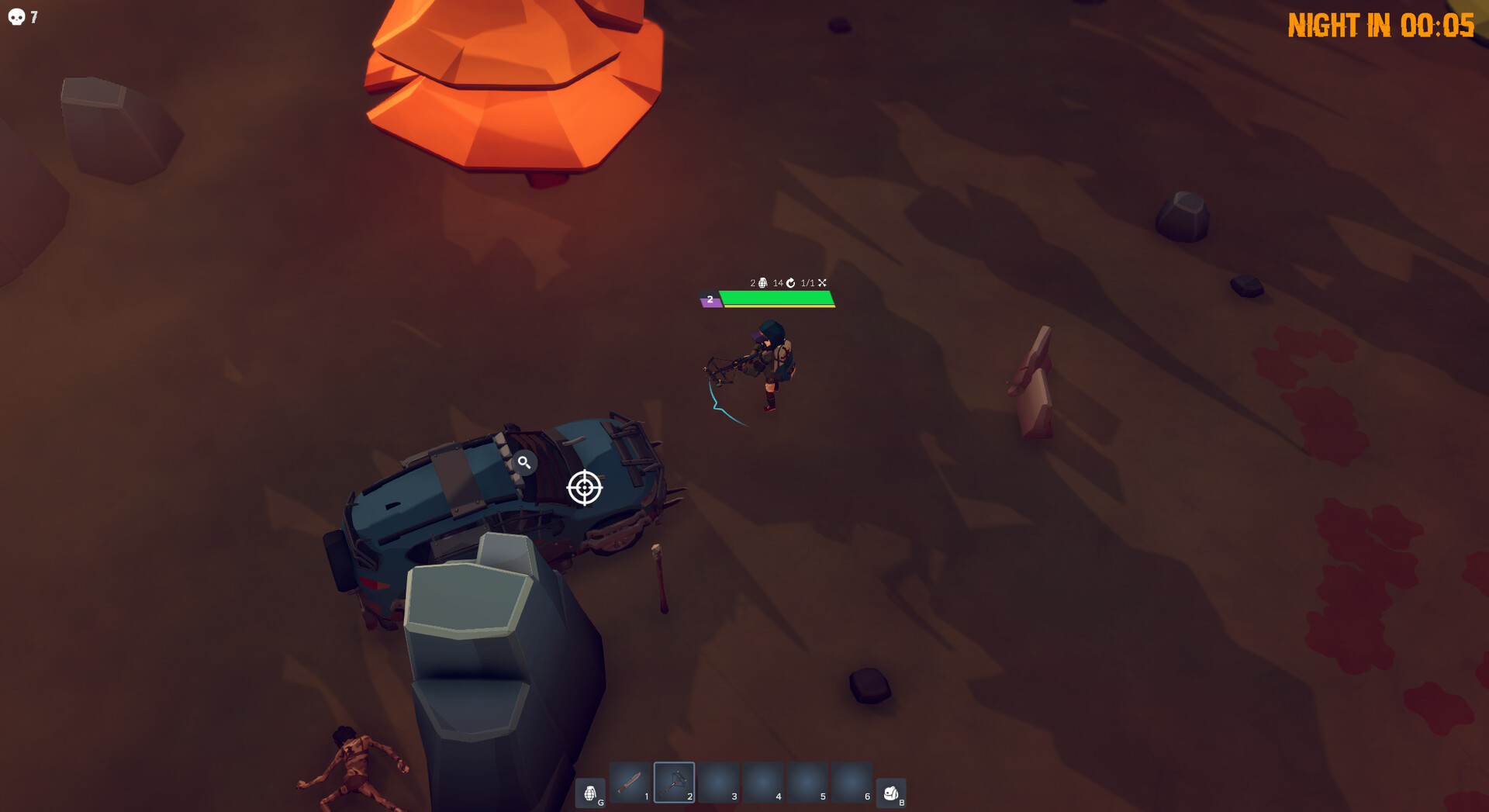The height and width of the screenshot is (812, 1489).
Task: Click the number 7 next to the skull
Action: click(33, 16)
